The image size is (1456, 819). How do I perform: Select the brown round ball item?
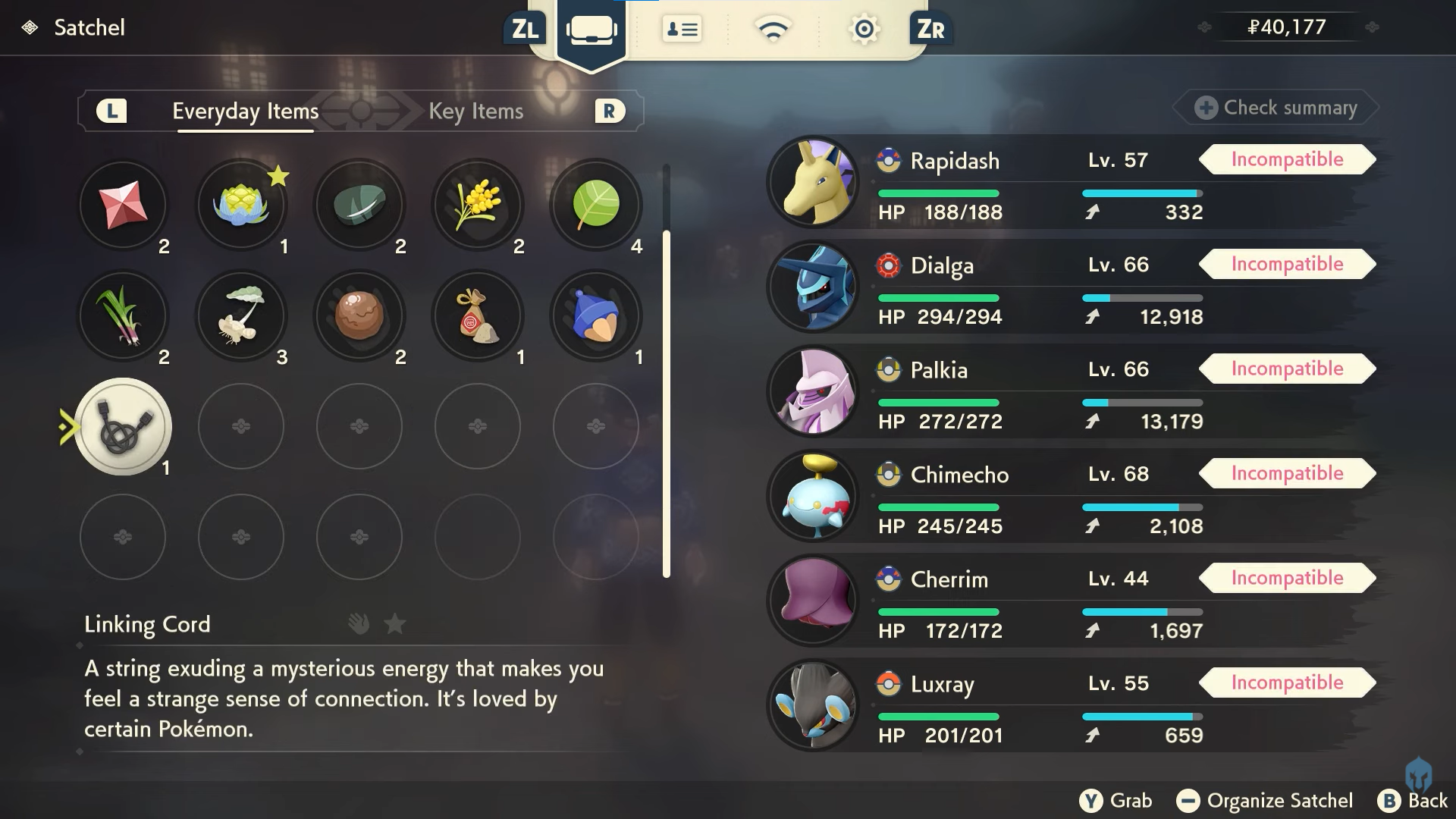[x=359, y=315]
